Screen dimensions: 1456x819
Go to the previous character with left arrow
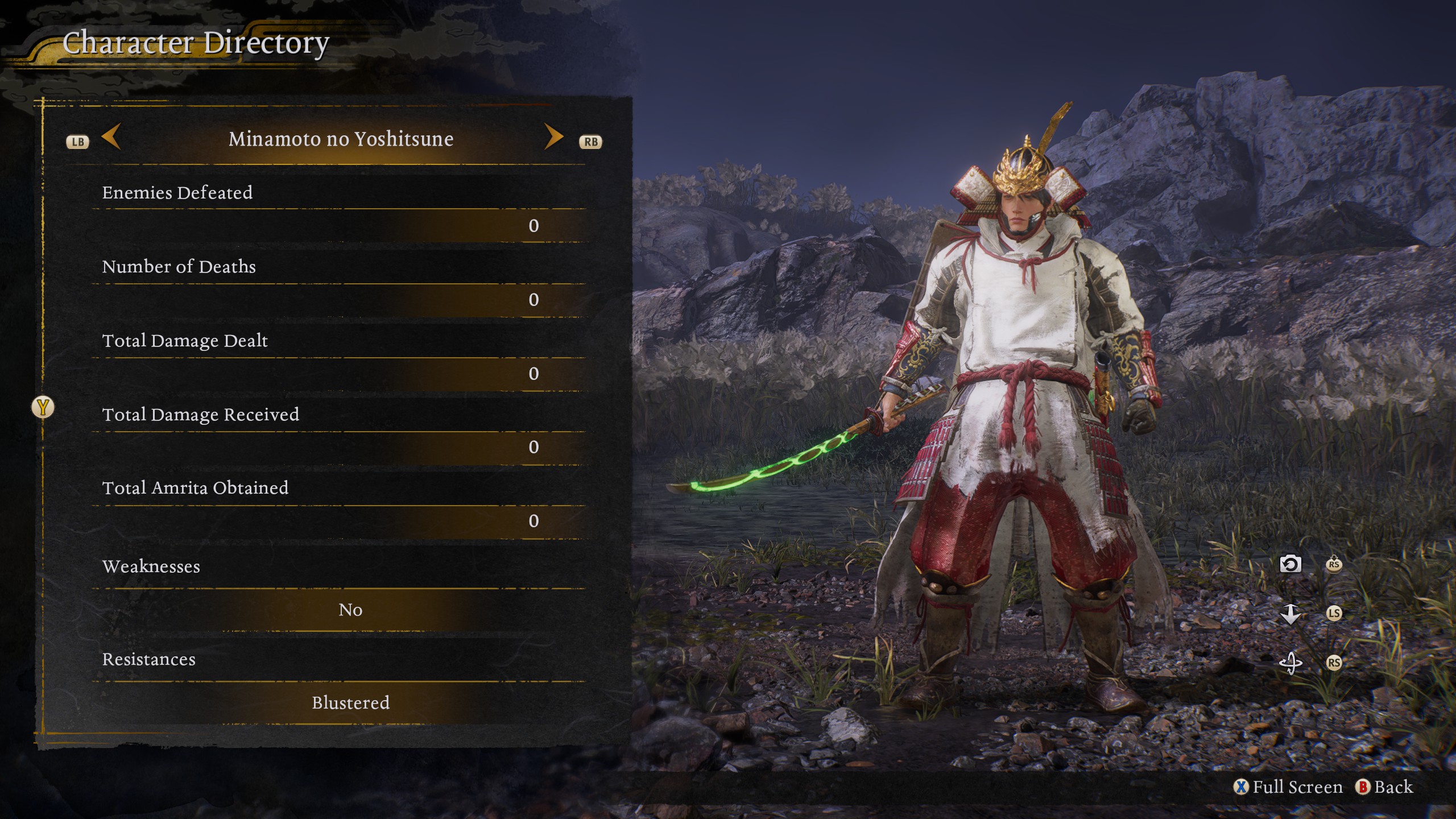111,137
